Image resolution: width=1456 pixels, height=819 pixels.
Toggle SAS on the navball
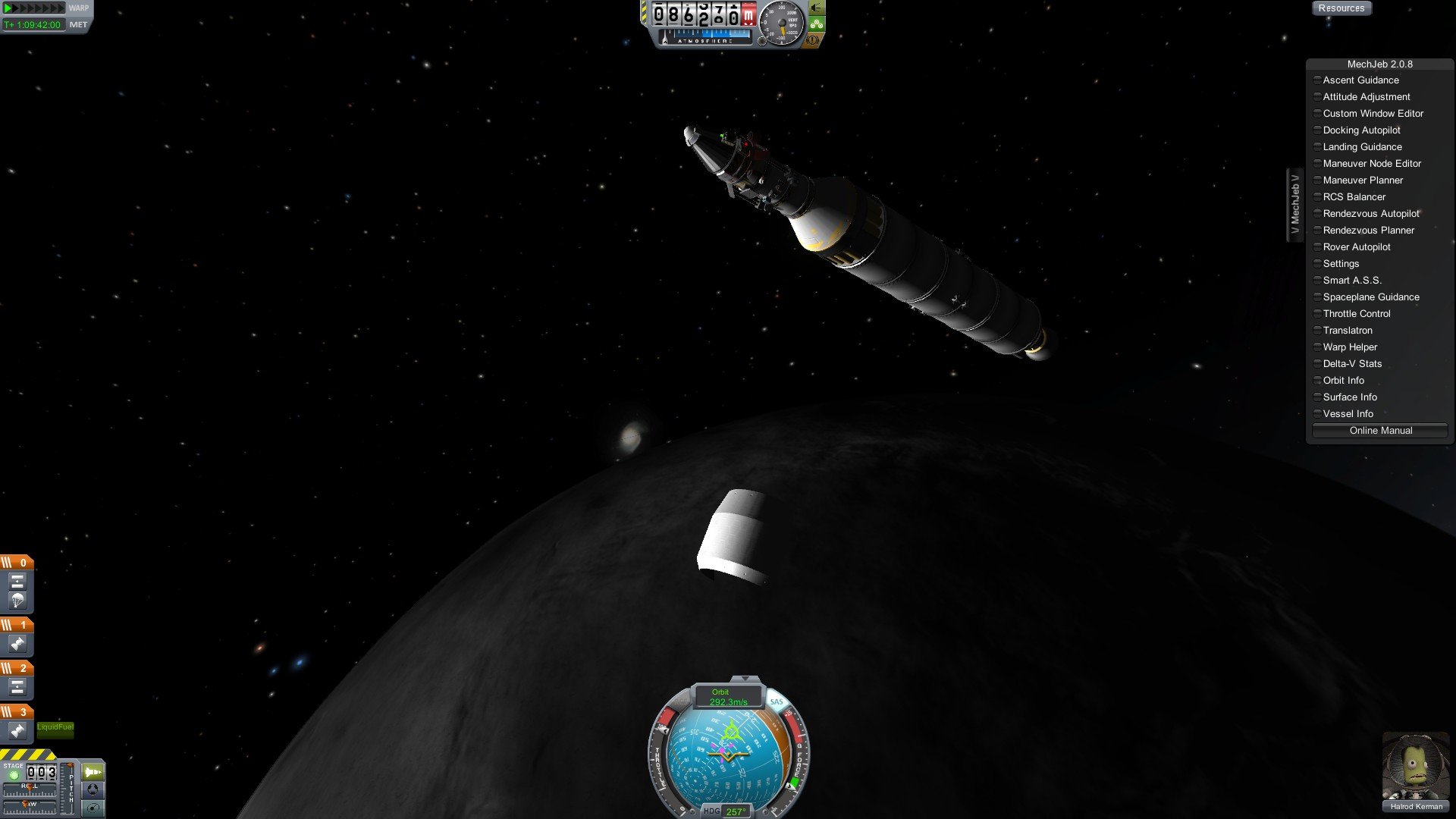coord(777,701)
